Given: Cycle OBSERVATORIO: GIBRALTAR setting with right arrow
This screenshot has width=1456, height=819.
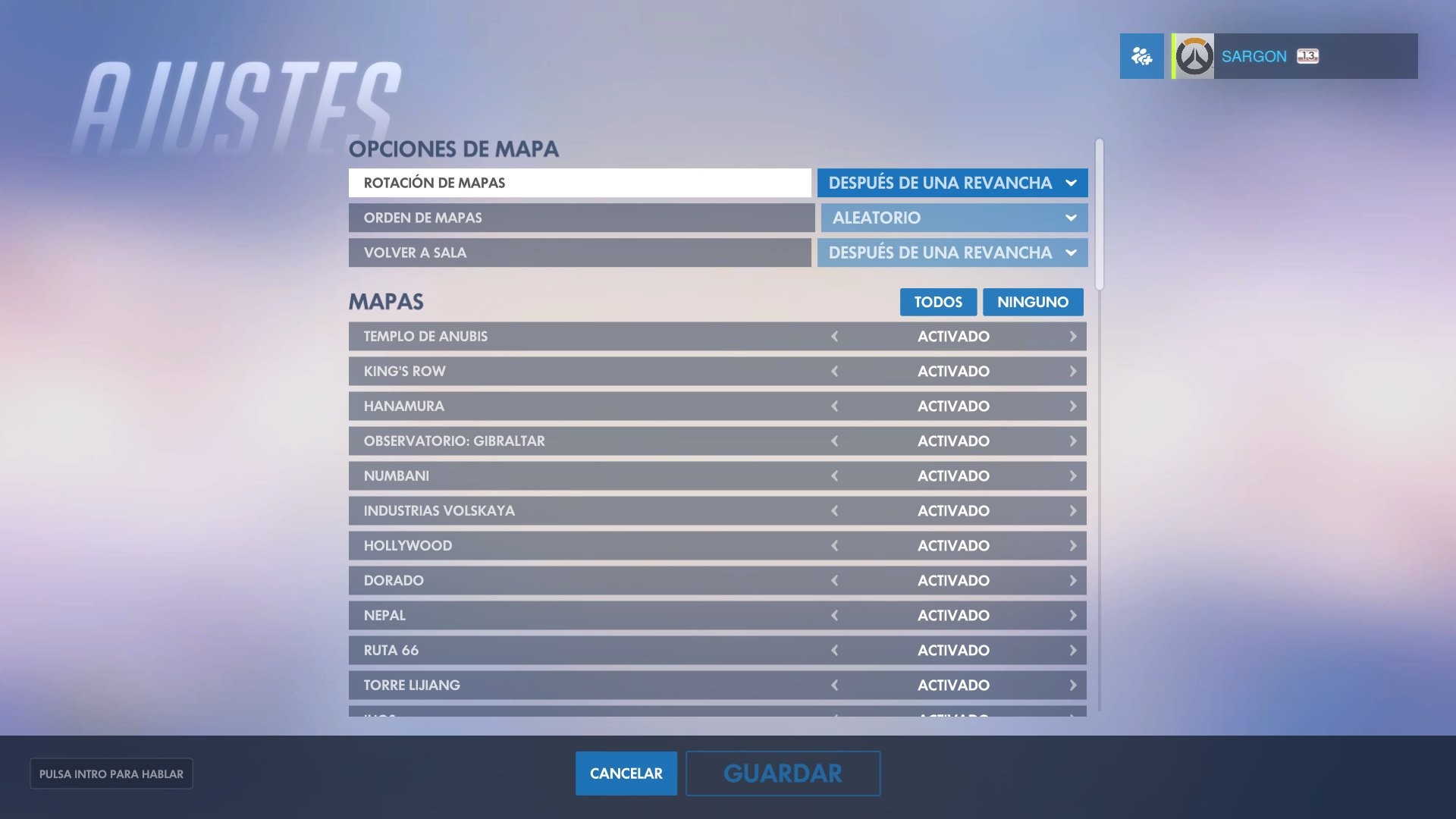Looking at the screenshot, I should [1072, 441].
